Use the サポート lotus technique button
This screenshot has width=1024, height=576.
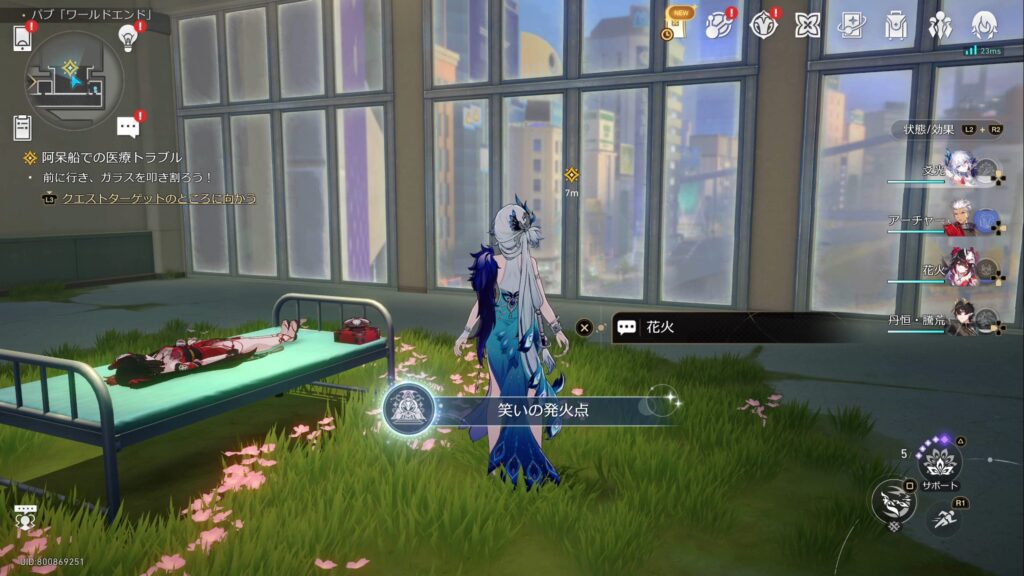coord(940,462)
